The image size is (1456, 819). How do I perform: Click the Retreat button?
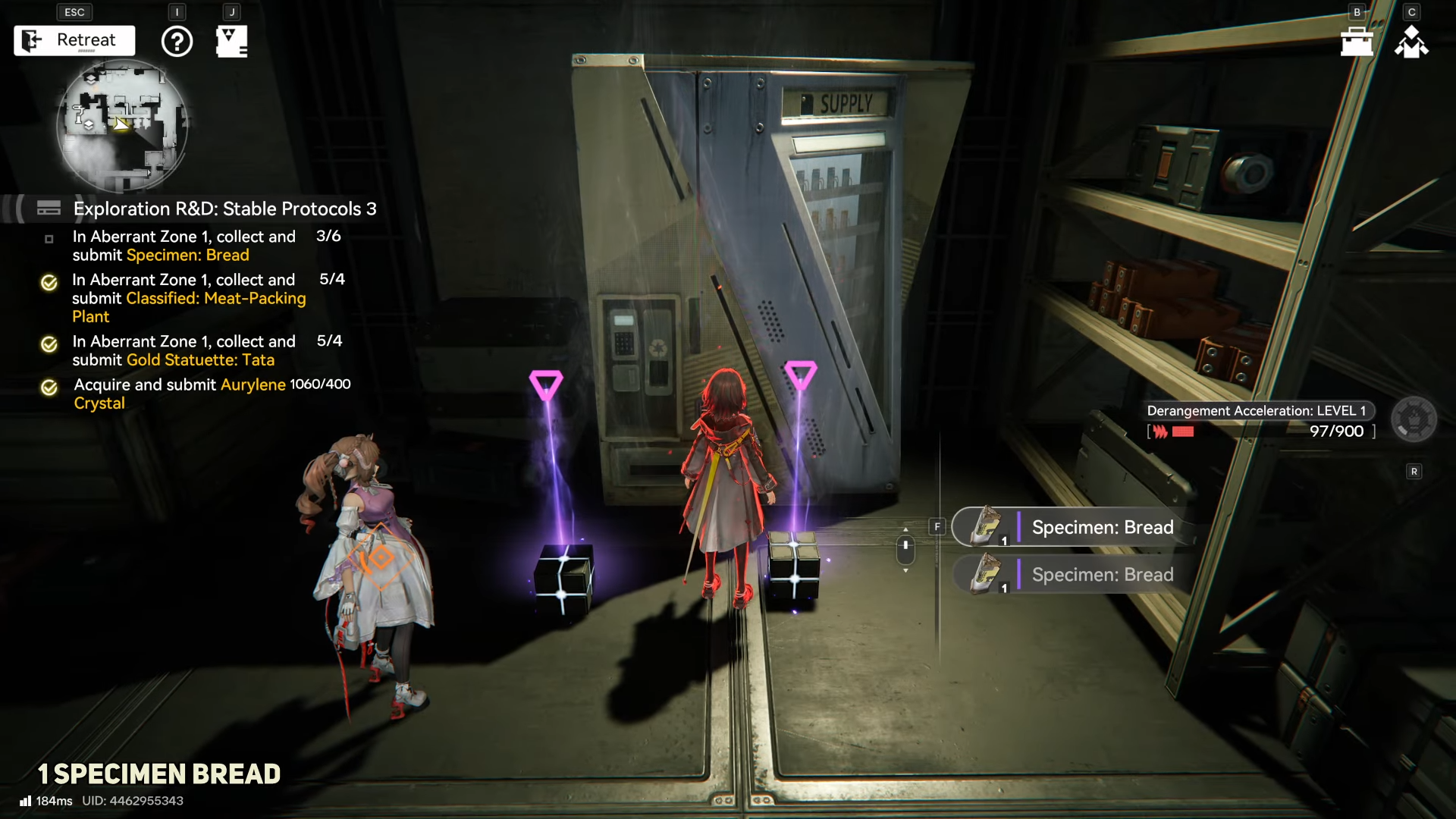(x=74, y=40)
